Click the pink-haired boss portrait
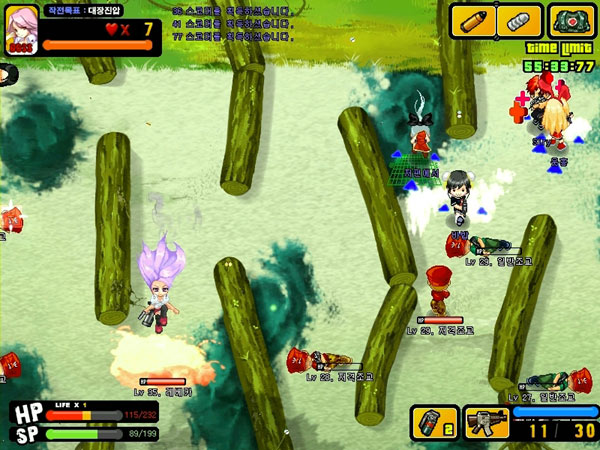 (x=21, y=27)
